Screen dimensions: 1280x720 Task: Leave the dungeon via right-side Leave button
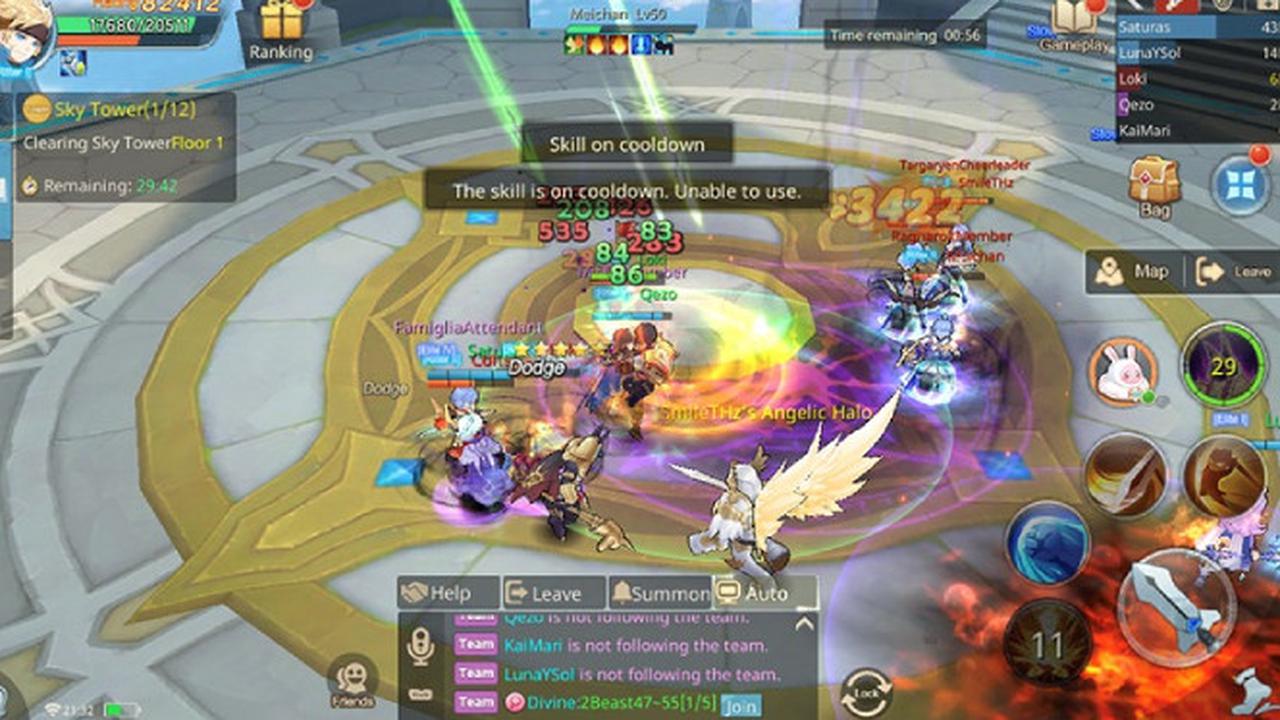tap(1235, 272)
